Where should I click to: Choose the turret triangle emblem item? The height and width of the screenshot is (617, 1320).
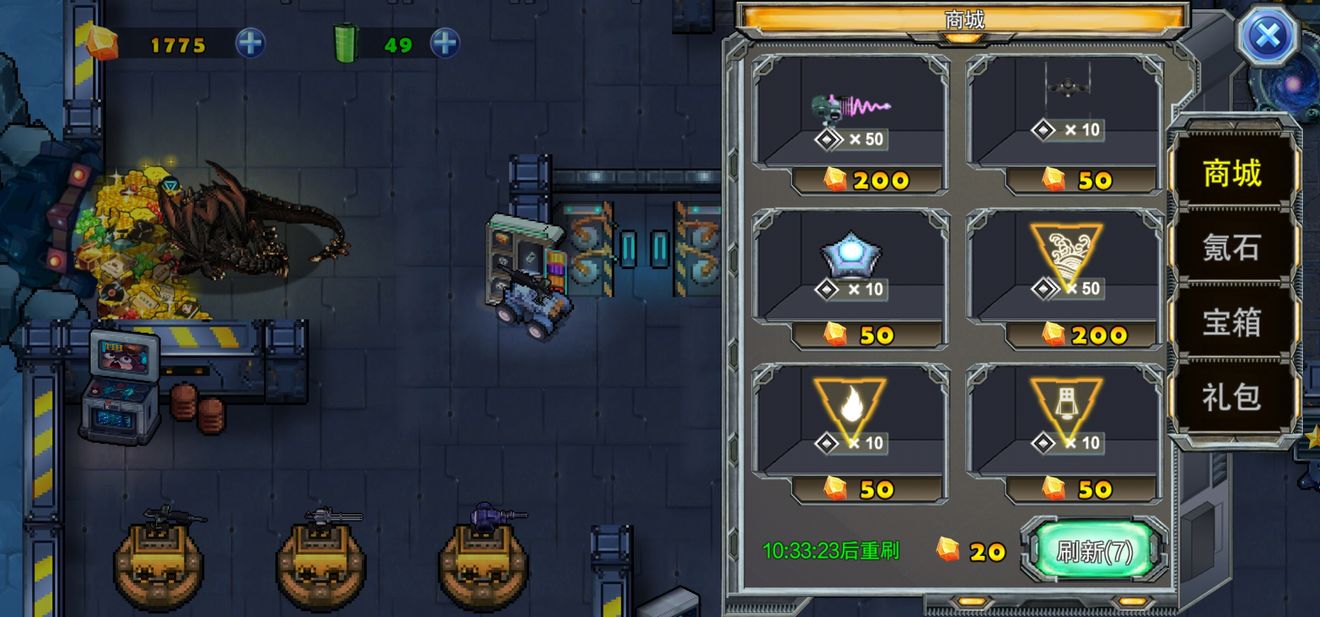(1065, 432)
